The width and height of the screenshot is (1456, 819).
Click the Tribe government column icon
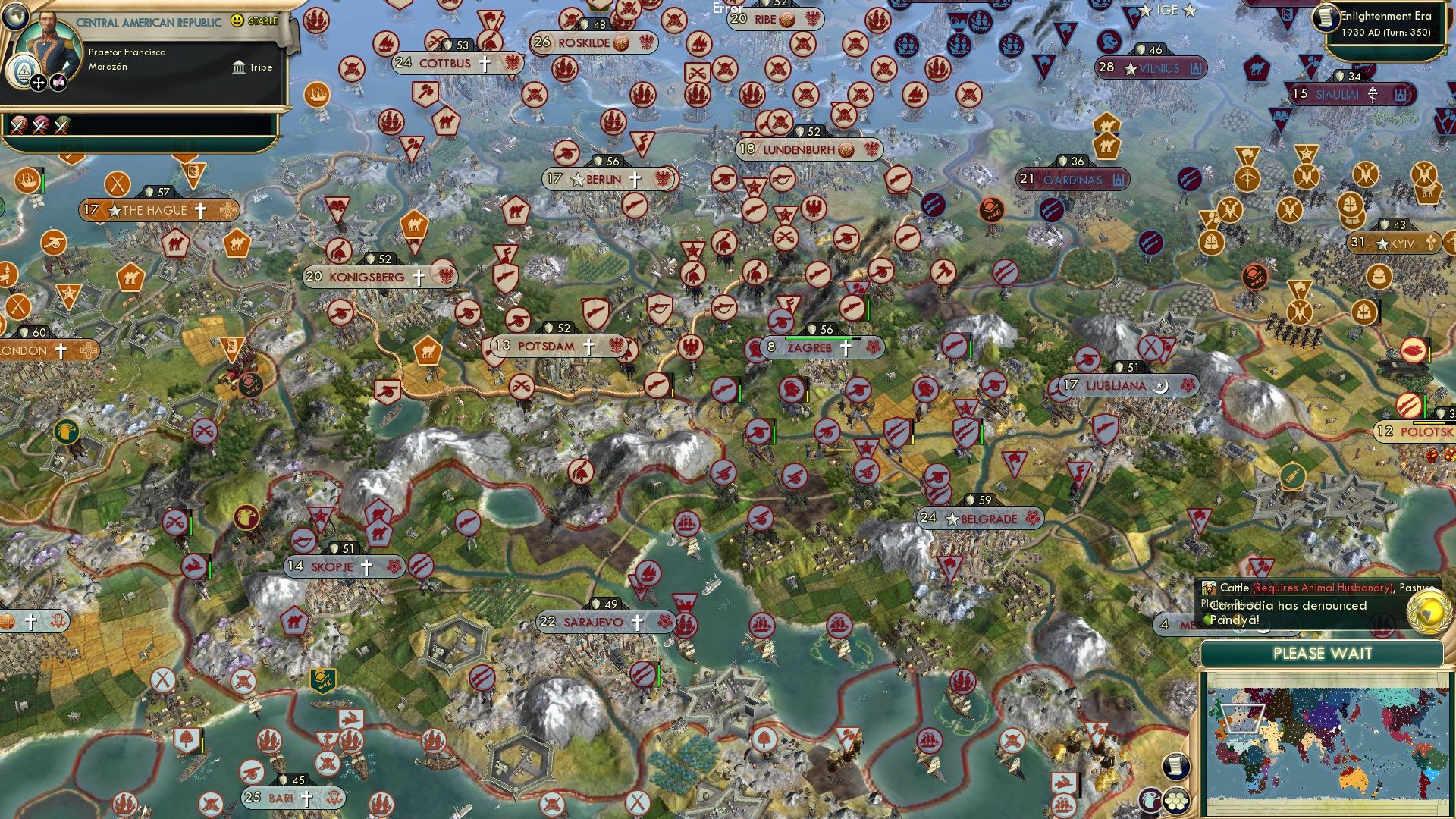tap(239, 68)
